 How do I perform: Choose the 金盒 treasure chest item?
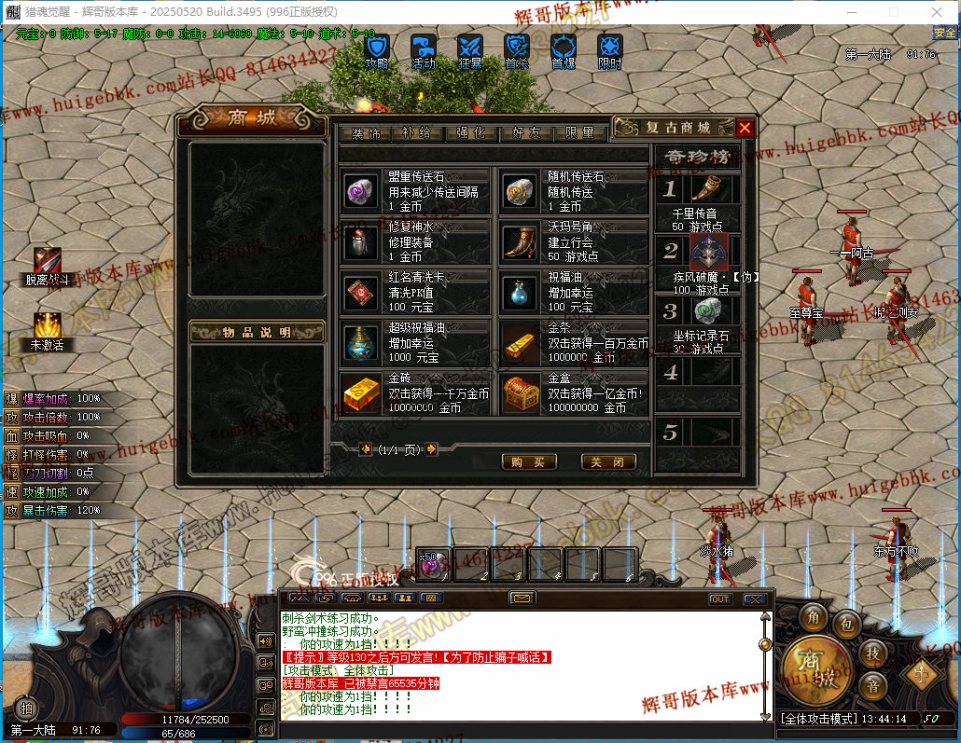[574, 393]
